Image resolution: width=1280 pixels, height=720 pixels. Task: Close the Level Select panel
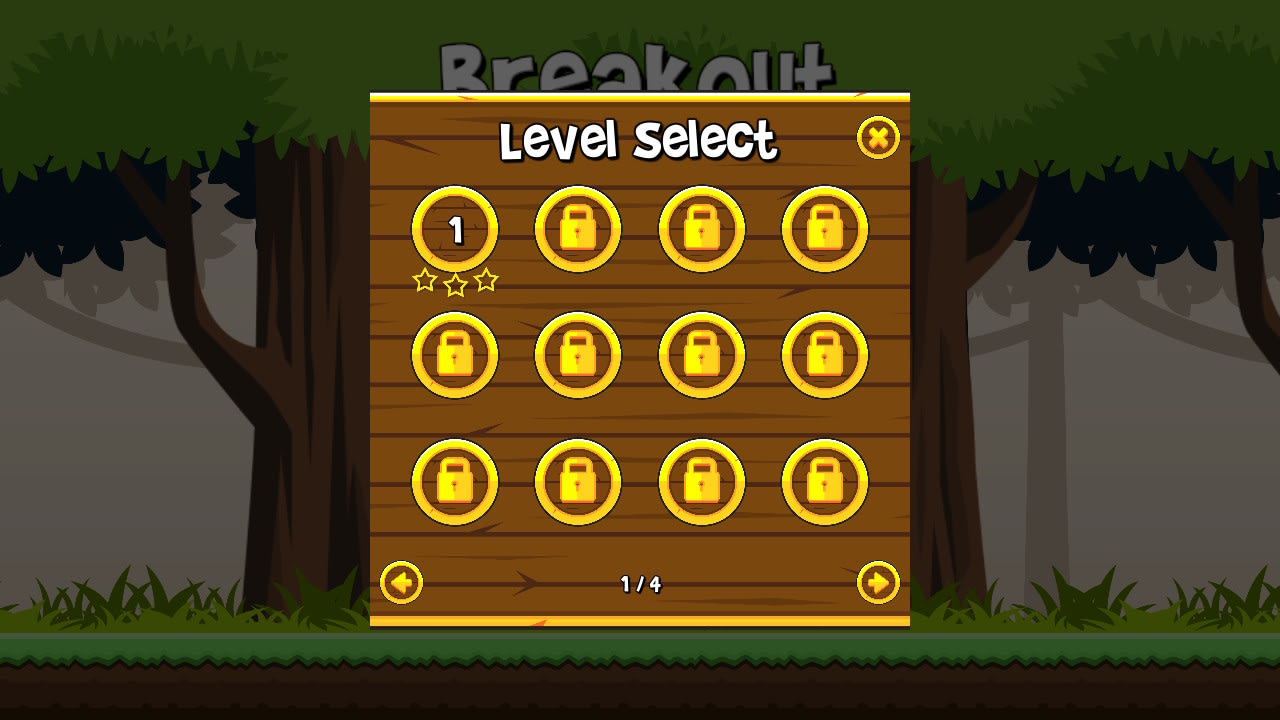[x=877, y=137]
